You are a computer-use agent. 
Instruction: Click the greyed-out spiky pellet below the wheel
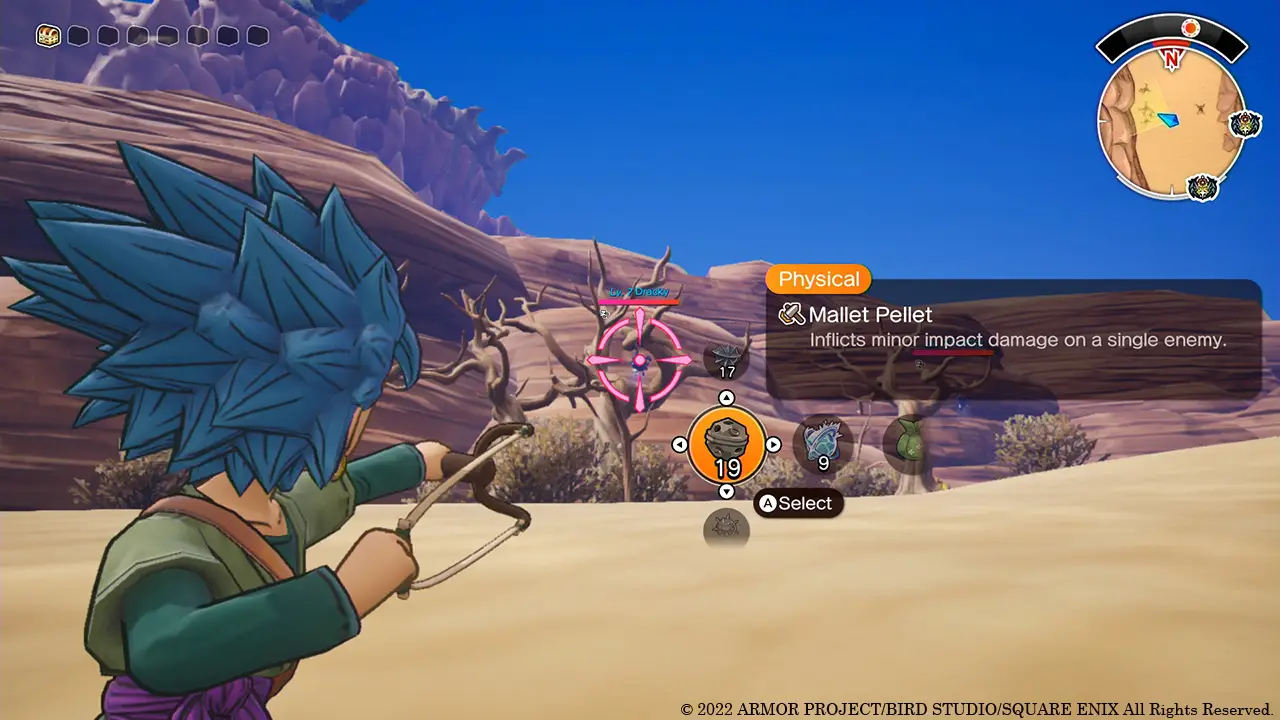(727, 528)
